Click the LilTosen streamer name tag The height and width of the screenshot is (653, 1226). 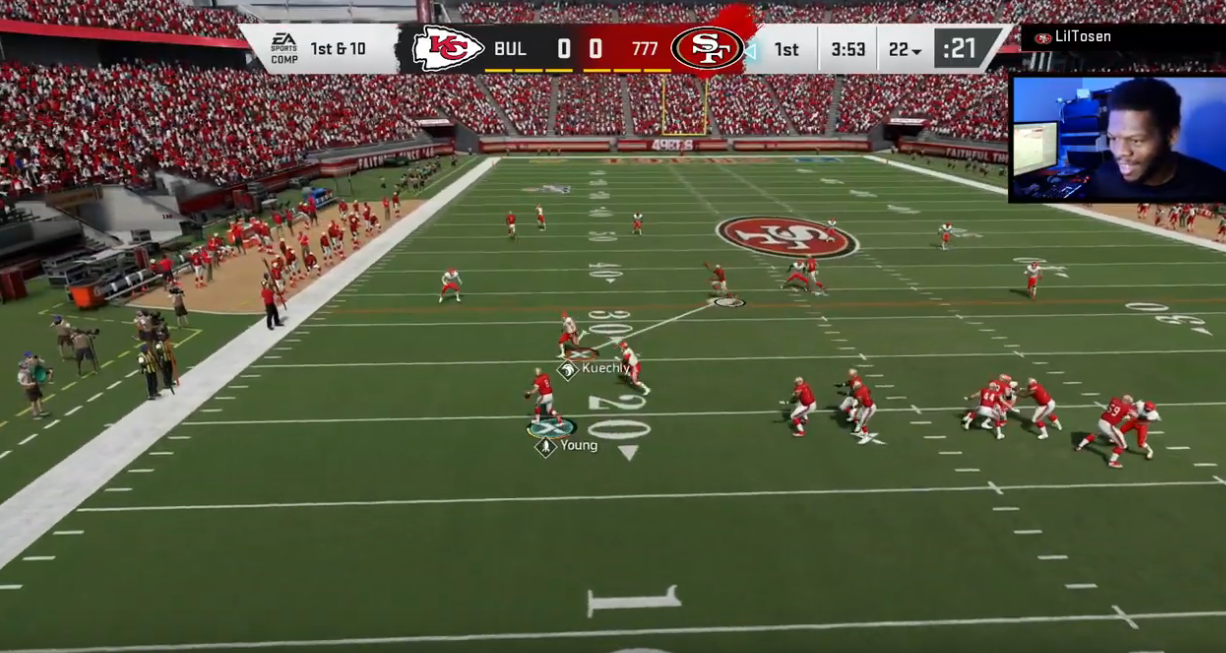pos(1082,38)
